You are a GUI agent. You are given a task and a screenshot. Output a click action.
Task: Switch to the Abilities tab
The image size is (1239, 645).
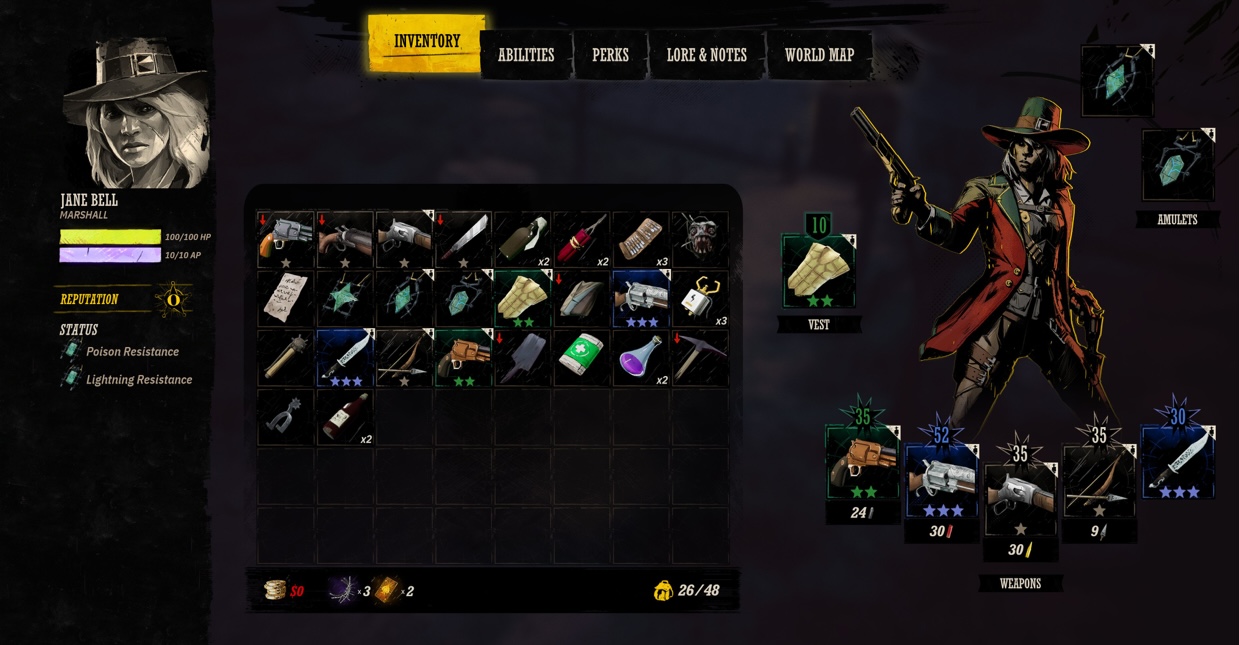tap(526, 55)
